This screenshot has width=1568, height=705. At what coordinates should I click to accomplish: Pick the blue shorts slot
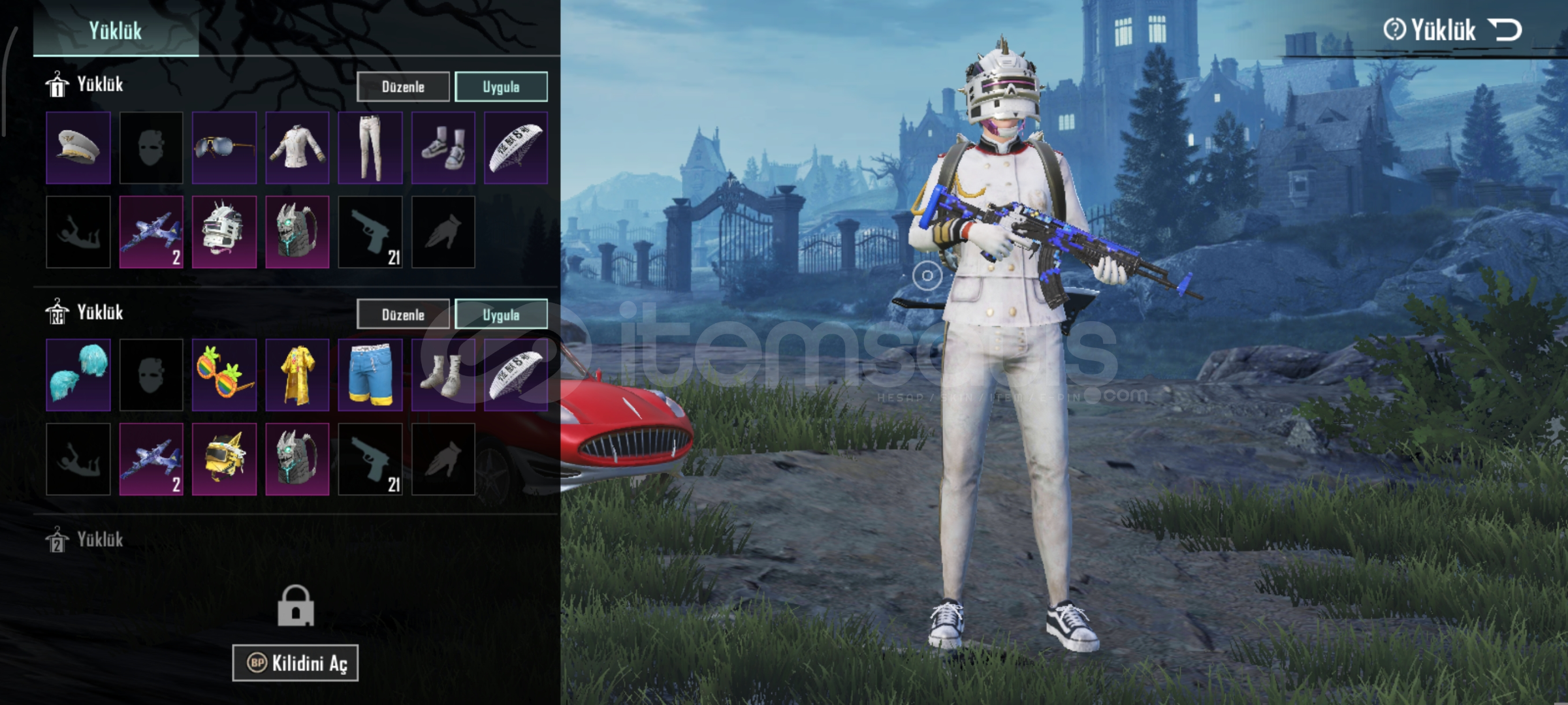pos(370,375)
